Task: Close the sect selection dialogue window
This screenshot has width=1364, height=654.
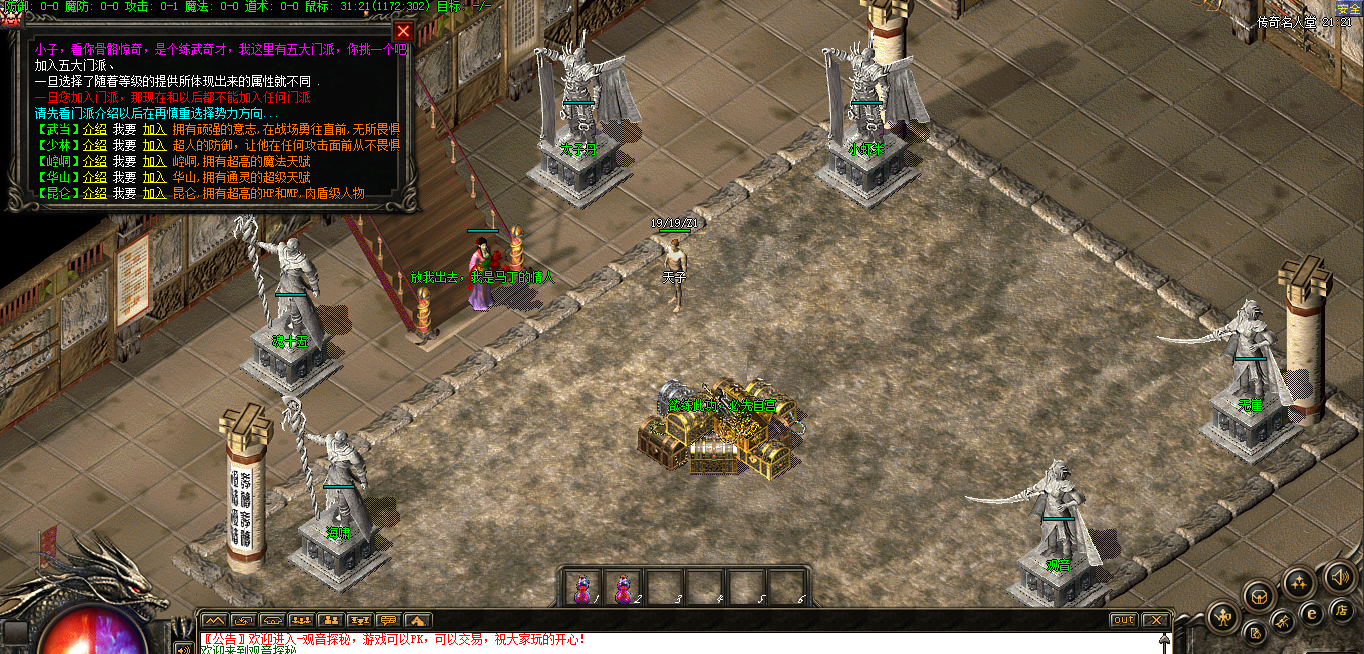Action: [403, 31]
